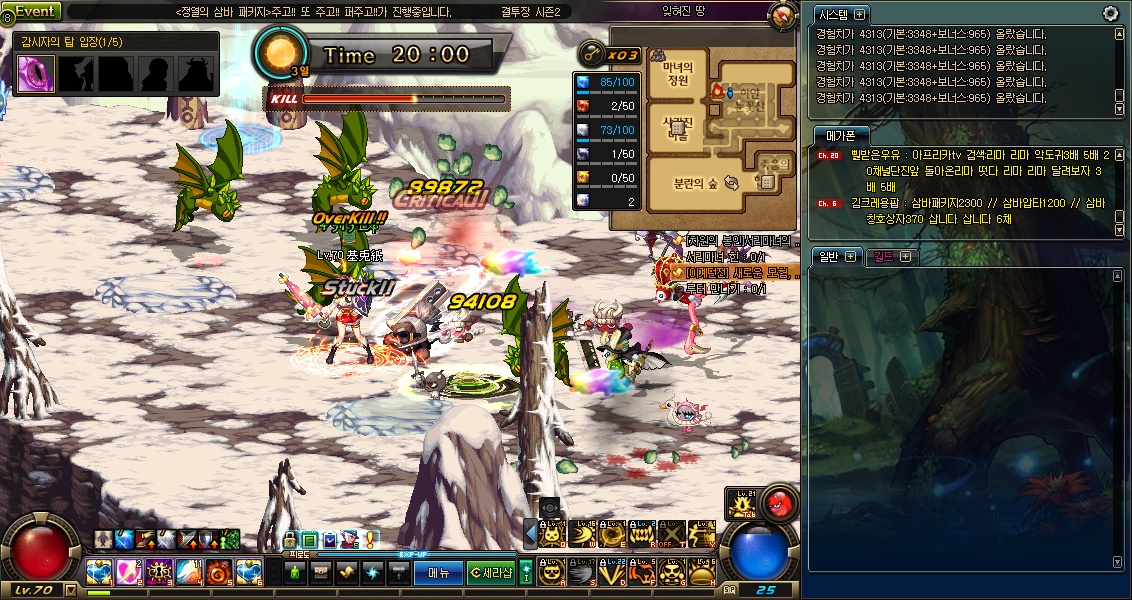Open the 세라샵 cash shop

point(491,573)
